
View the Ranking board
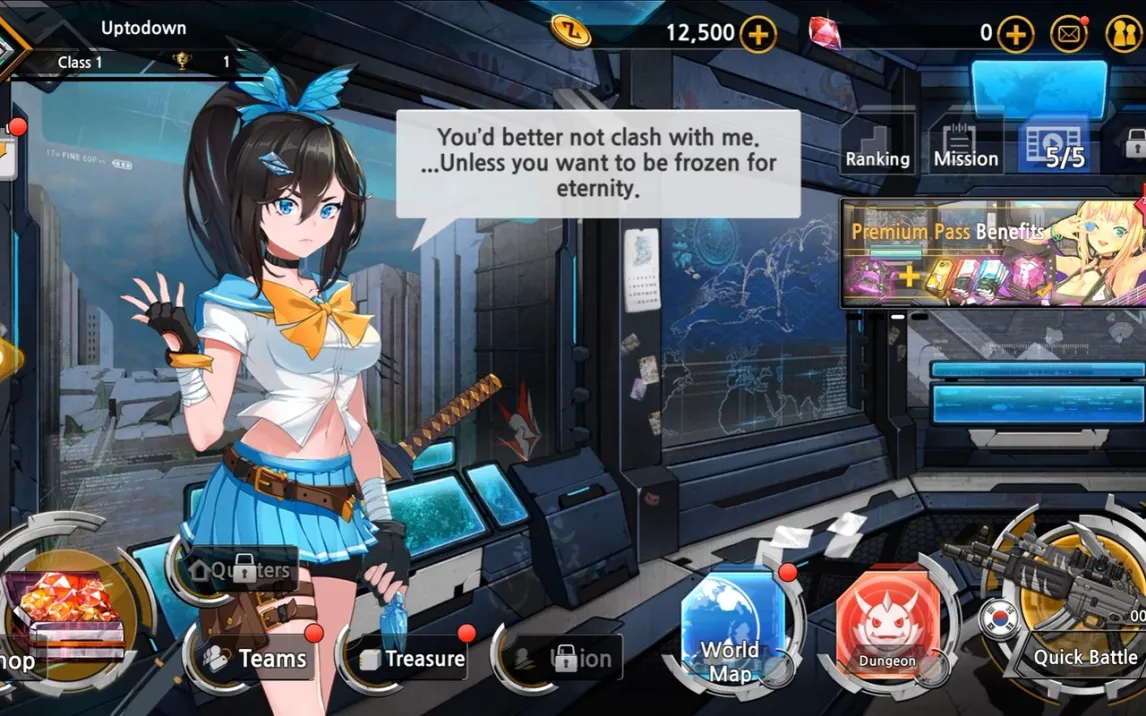click(x=877, y=146)
